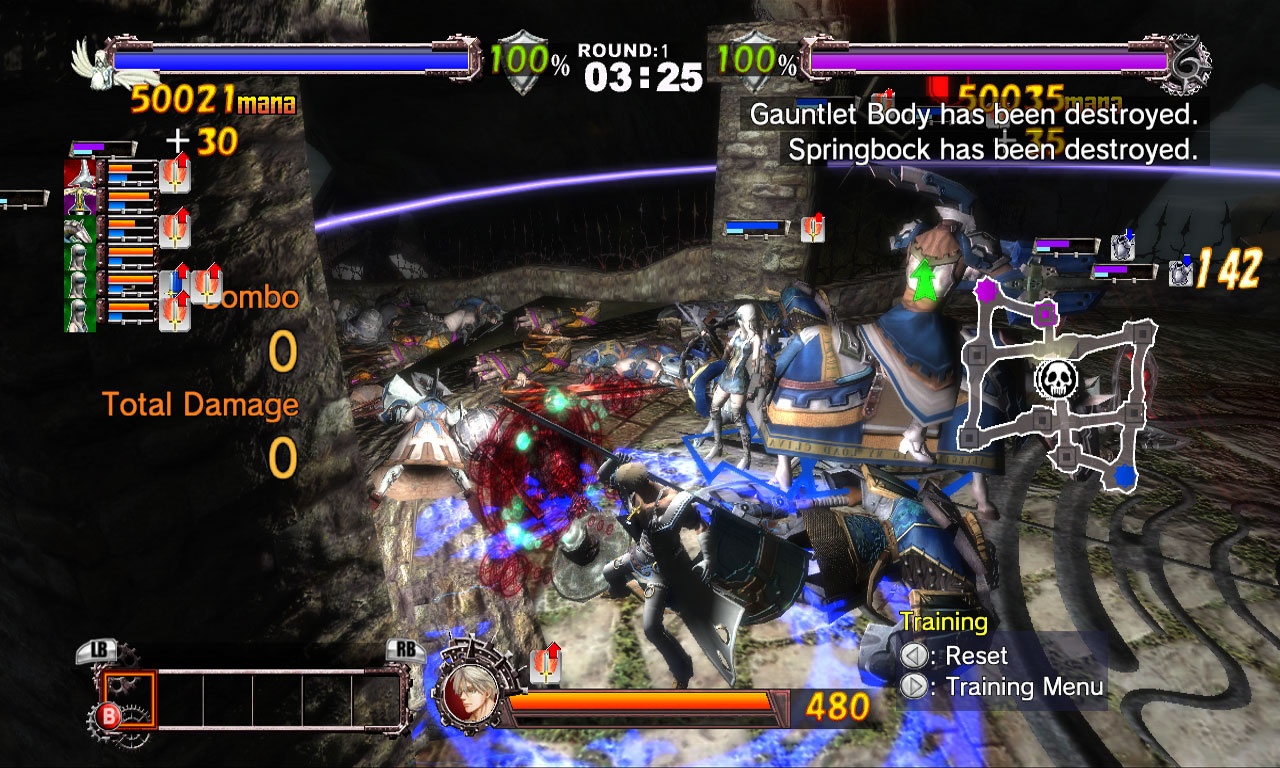The width and height of the screenshot is (1280, 768).
Task: Click the blue shield defense buff icon in the combo row
Action: (172, 283)
